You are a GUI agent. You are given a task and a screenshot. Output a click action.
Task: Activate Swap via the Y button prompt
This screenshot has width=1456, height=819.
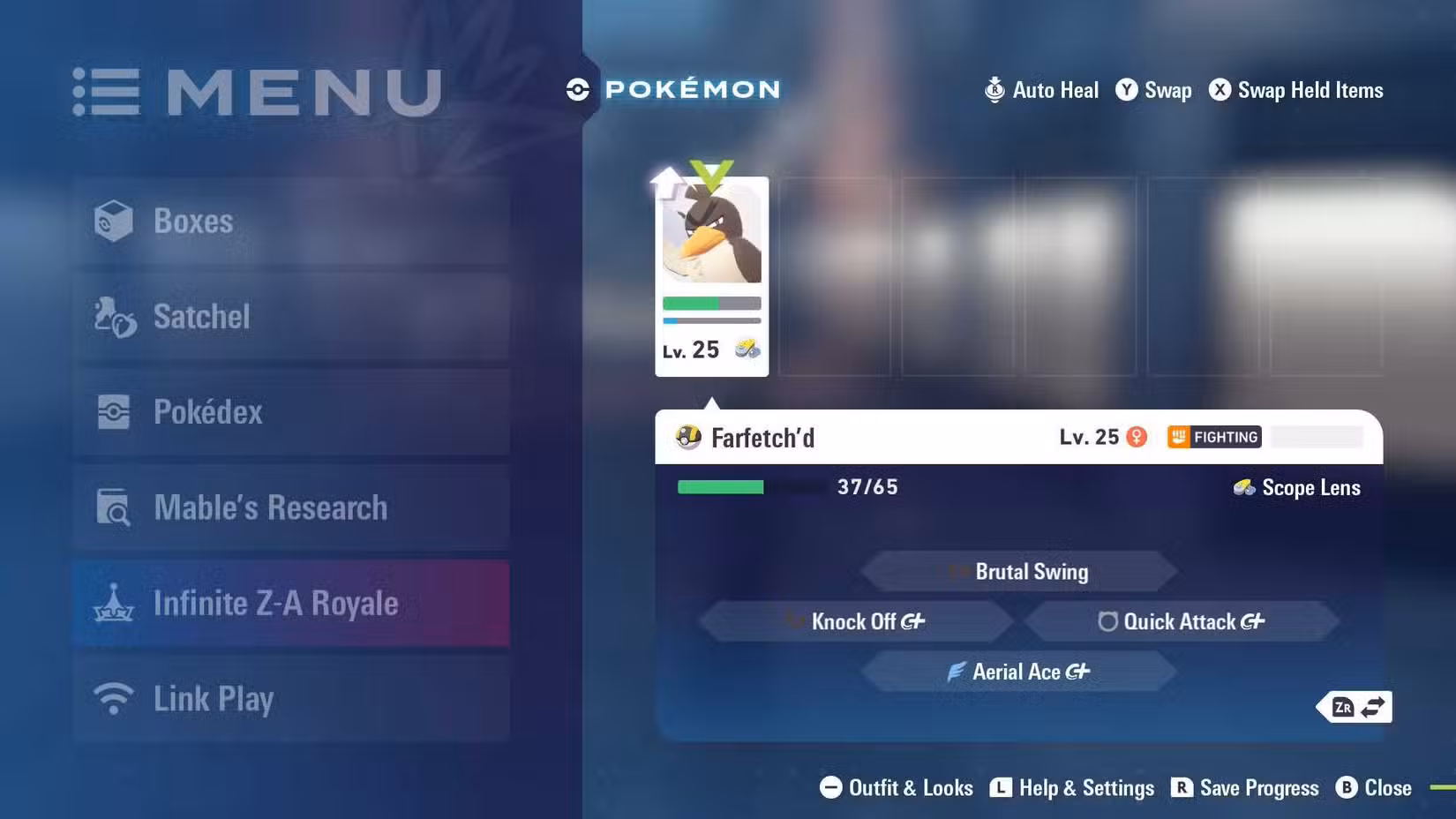tap(1127, 90)
